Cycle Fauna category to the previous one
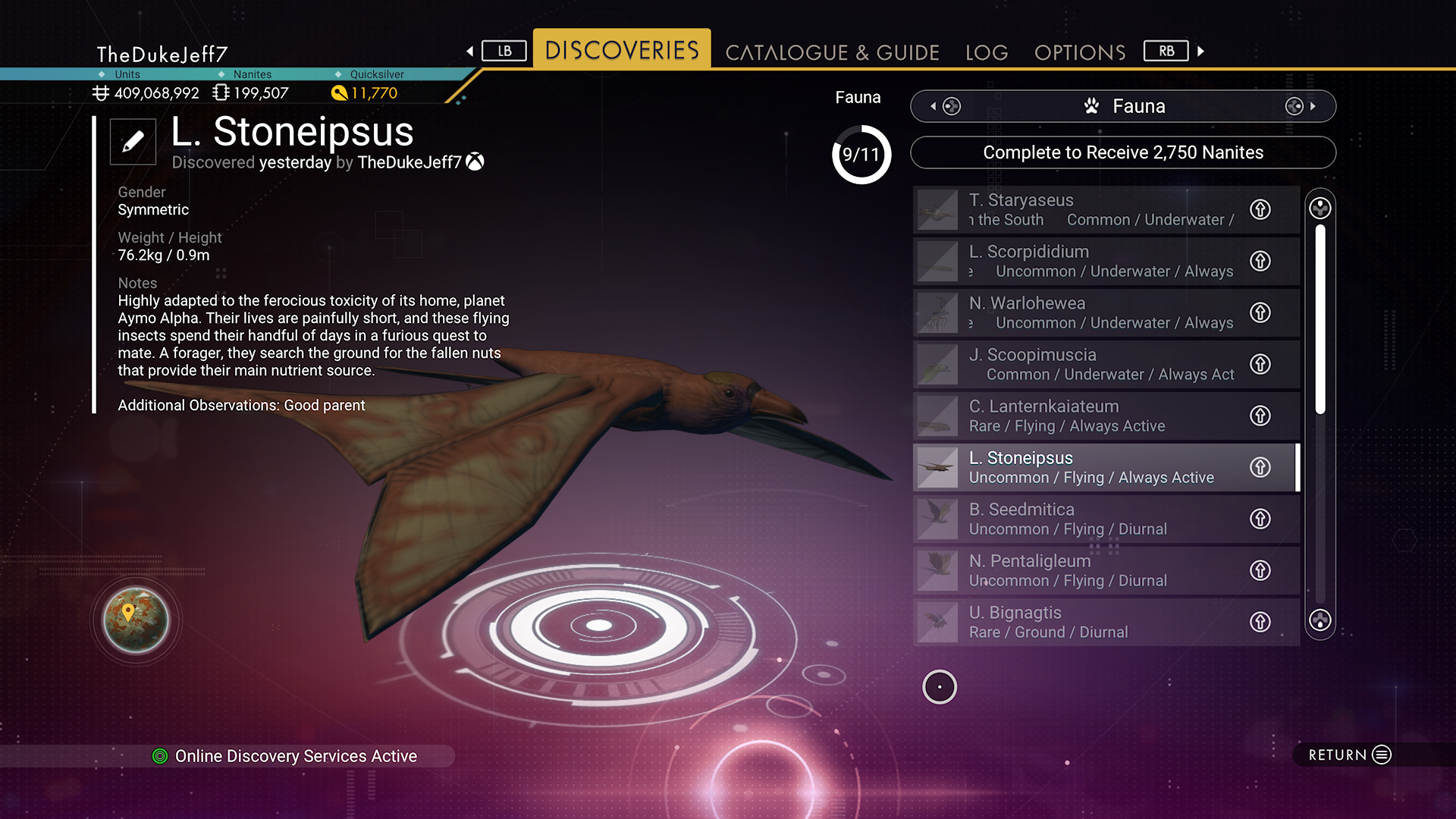 click(x=944, y=106)
